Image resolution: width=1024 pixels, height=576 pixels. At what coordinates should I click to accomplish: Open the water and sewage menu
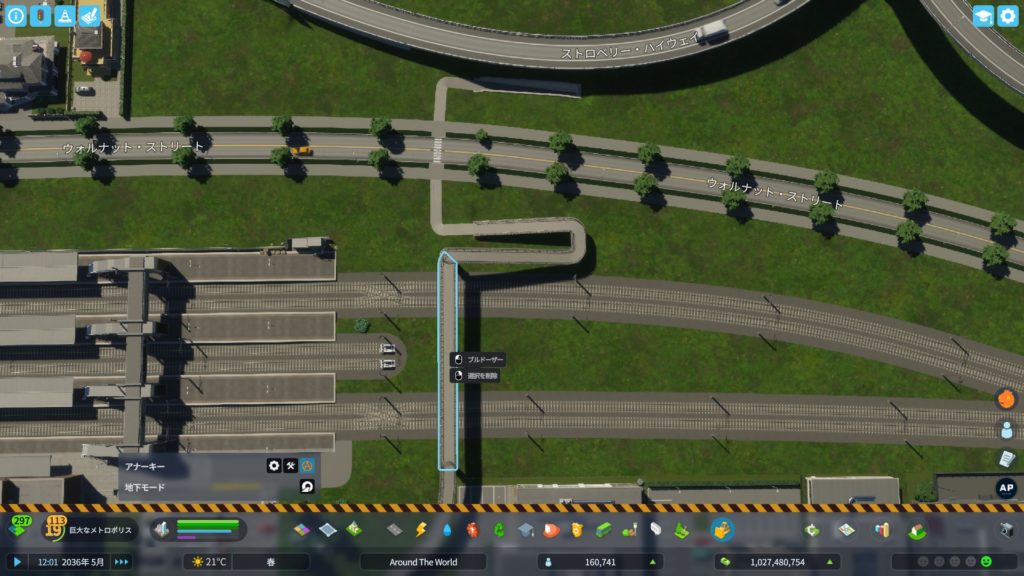(447, 529)
